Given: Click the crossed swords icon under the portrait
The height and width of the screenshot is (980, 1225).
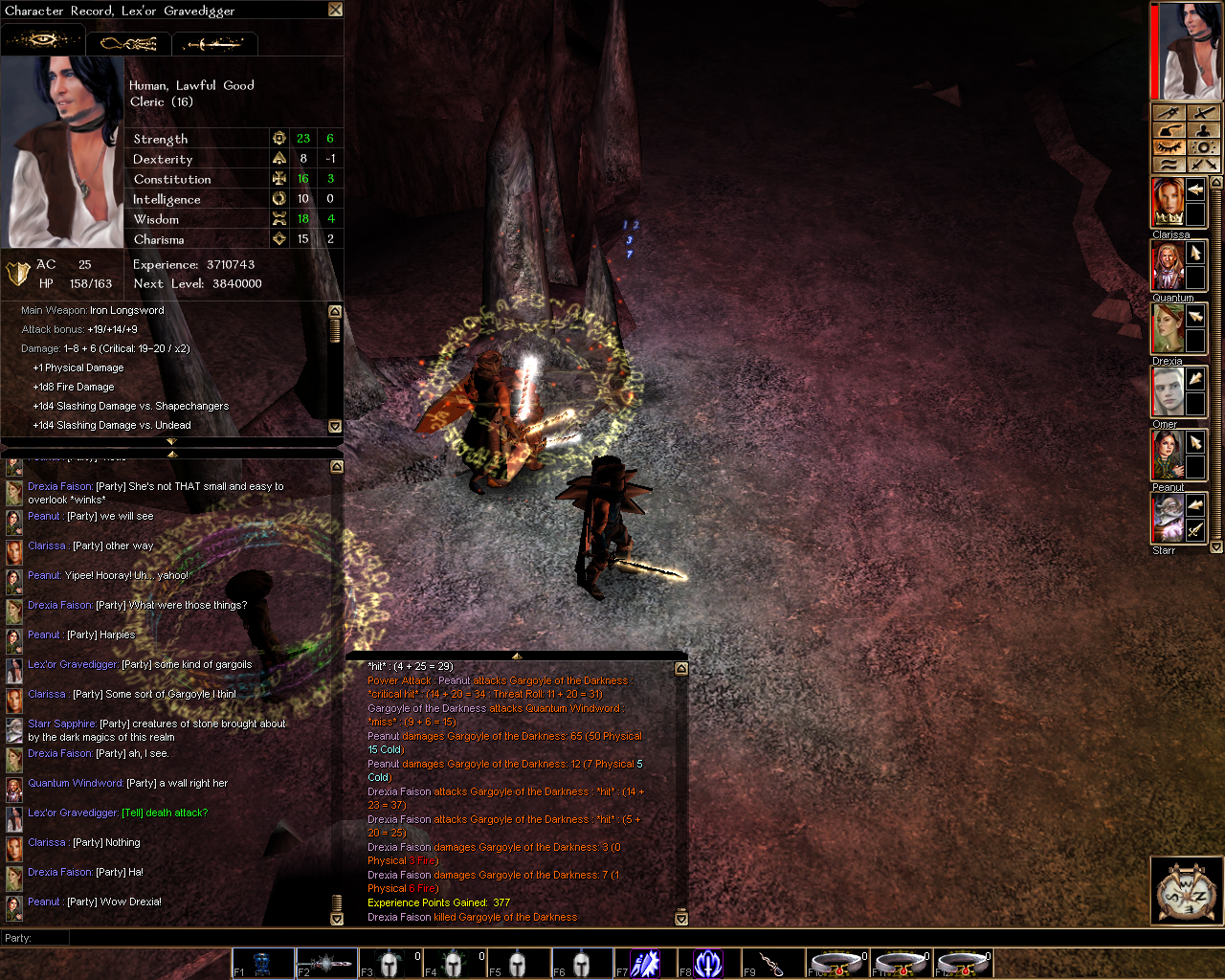Looking at the screenshot, I should coord(1204,165).
